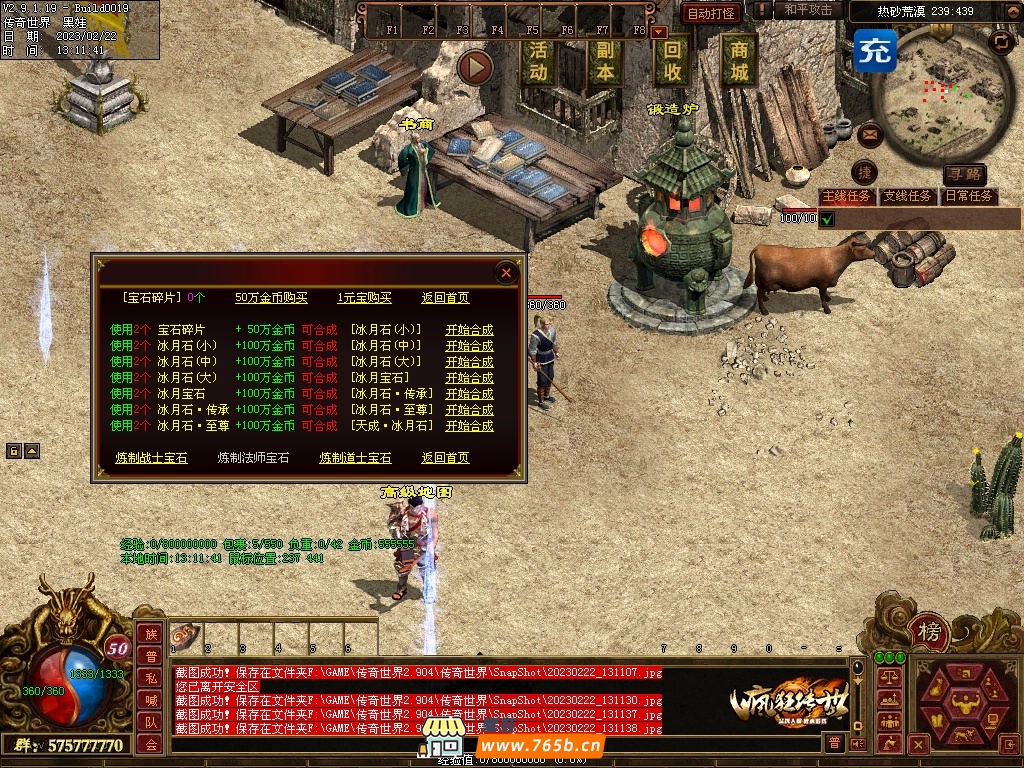Open the mail envelope icon
Viewport: 1024px width, 768px height.
tap(868, 132)
